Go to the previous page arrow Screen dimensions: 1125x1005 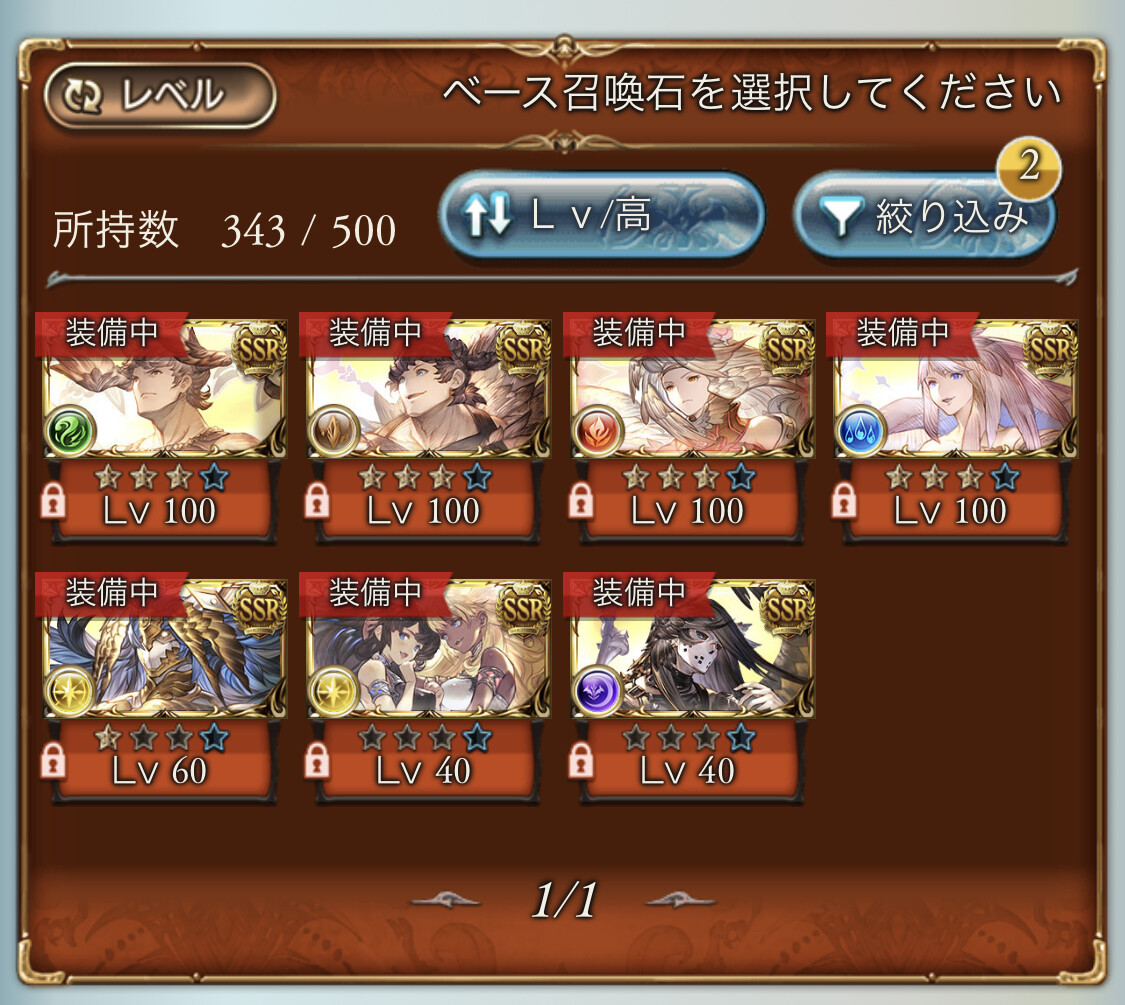pos(447,900)
